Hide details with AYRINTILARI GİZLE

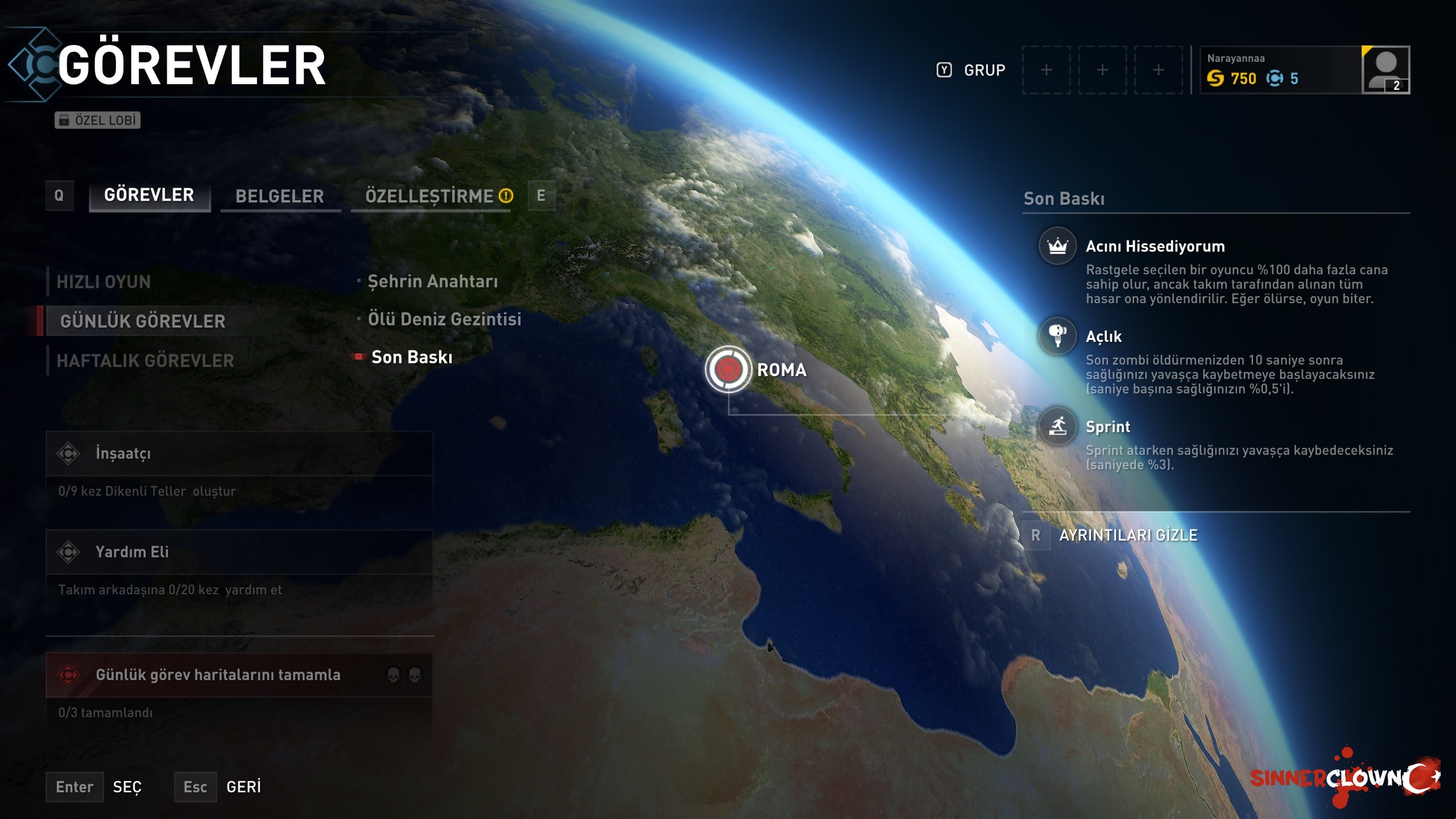coord(1127,535)
